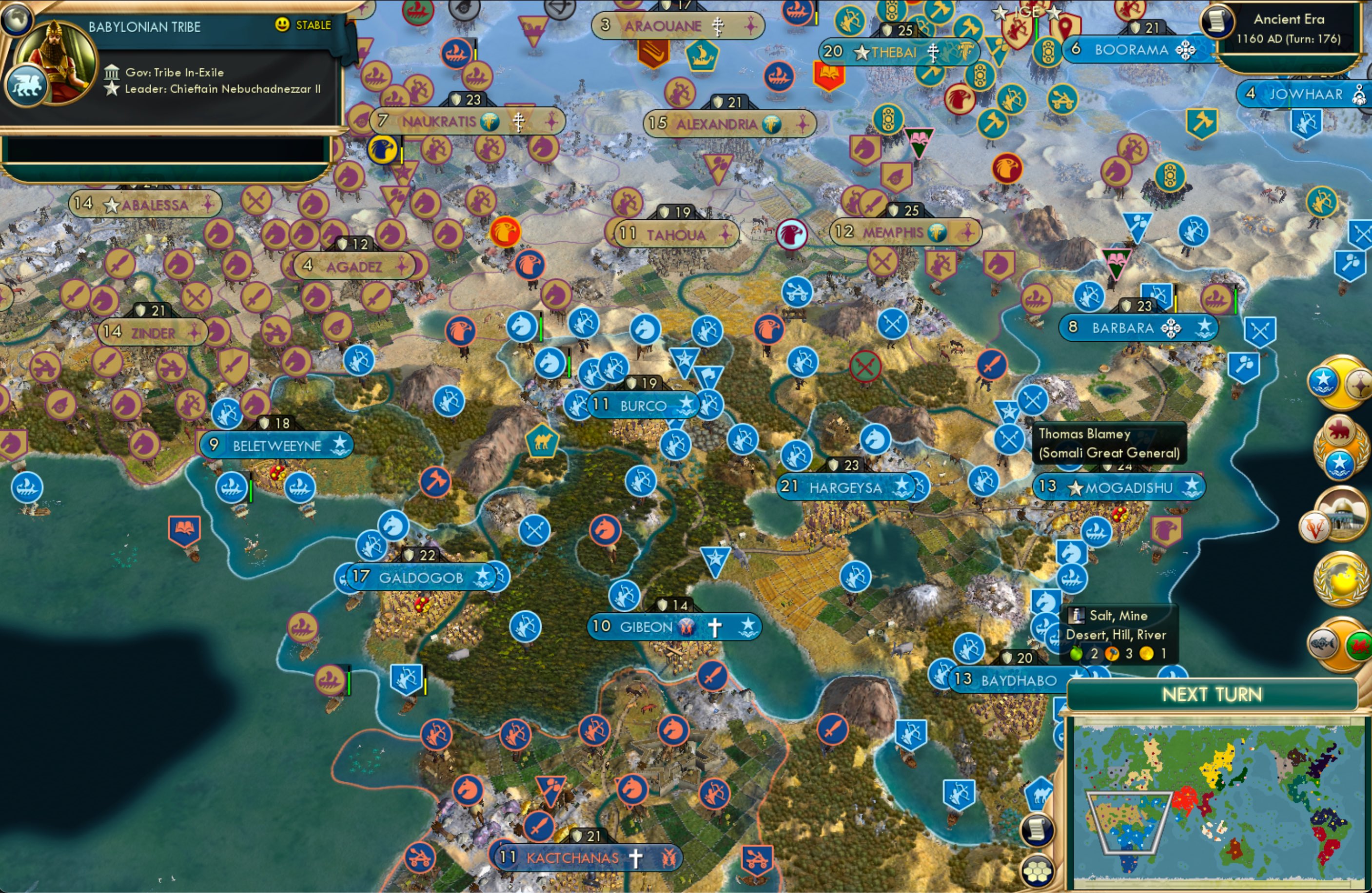Click the STABLE smiley status indicator

click(282, 25)
